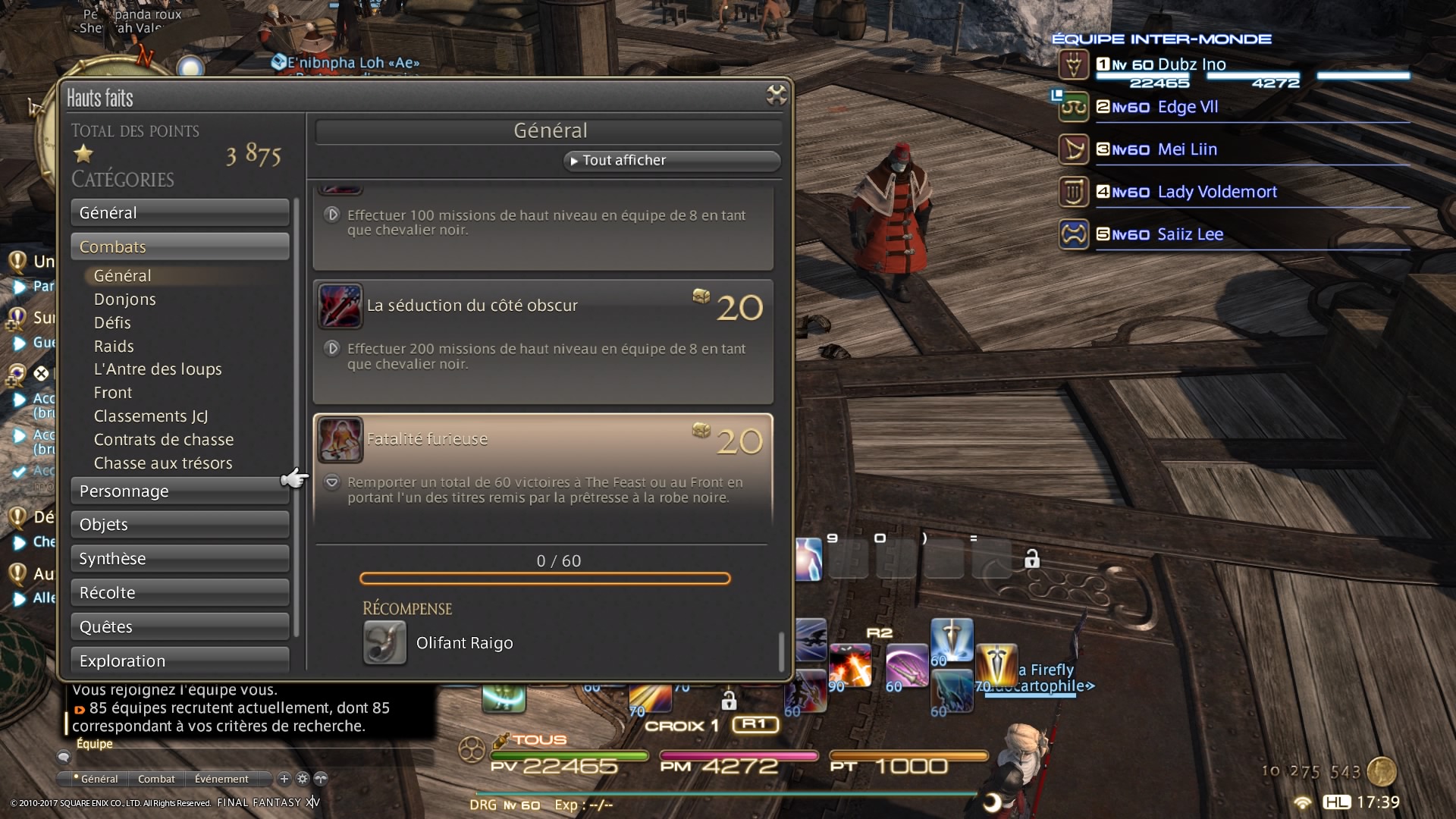Choose the Défis subcategory
This screenshot has height=819, width=1456.
click(x=112, y=323)
